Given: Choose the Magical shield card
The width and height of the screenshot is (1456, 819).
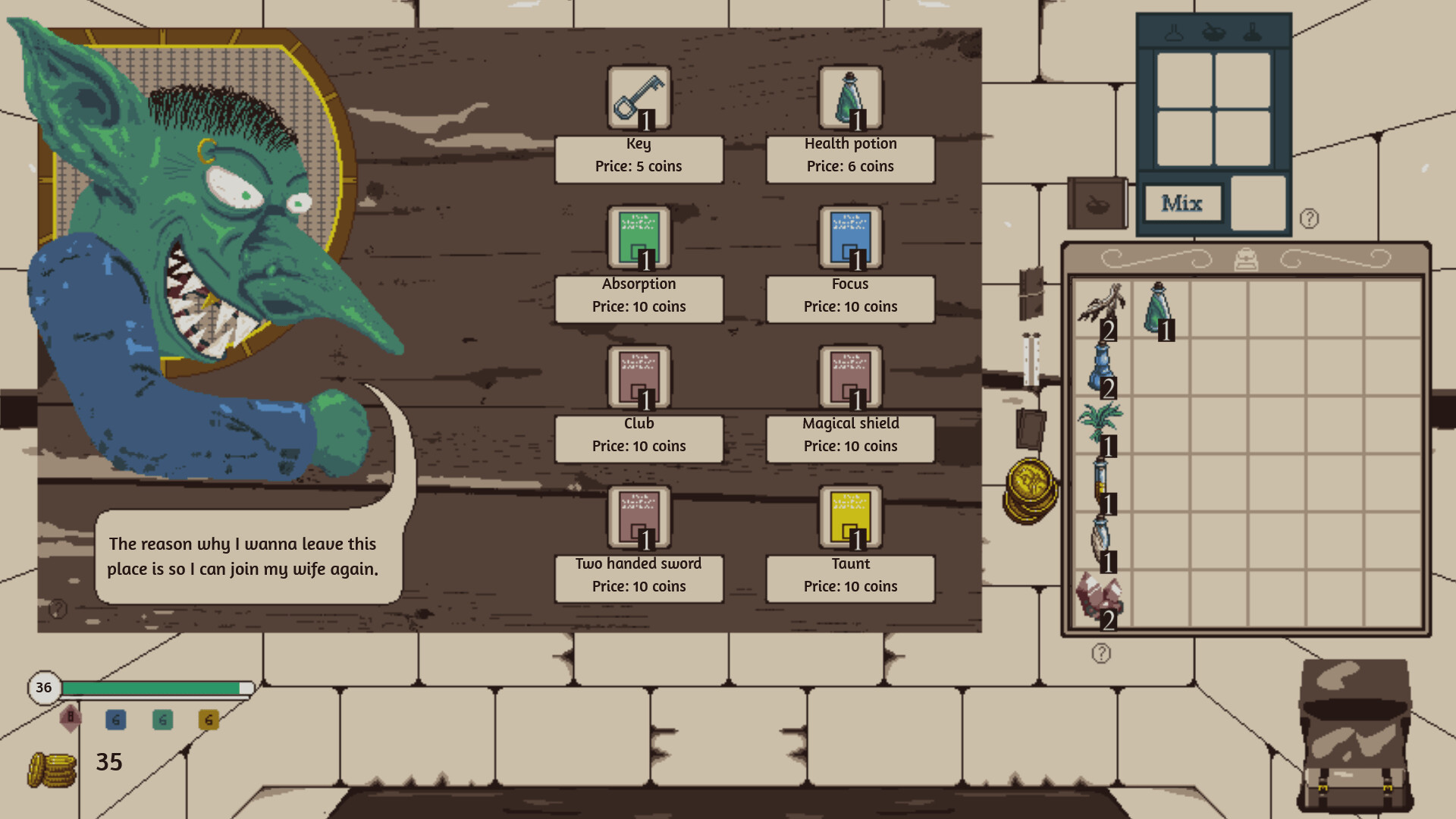Looking at the screenshot, I should click(x=850, y=377).
